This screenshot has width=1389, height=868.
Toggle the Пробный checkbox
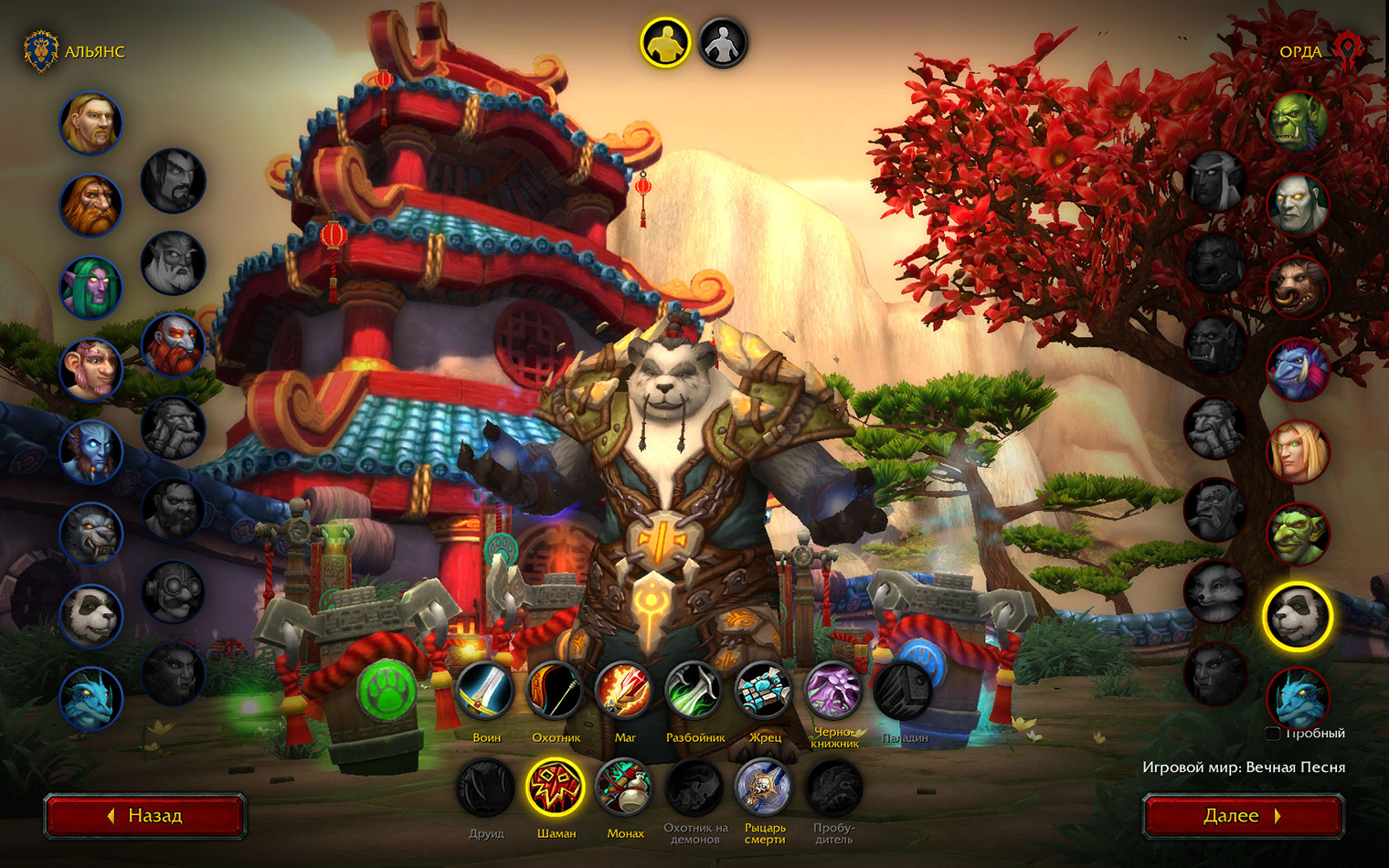[x=1272, y=734]
